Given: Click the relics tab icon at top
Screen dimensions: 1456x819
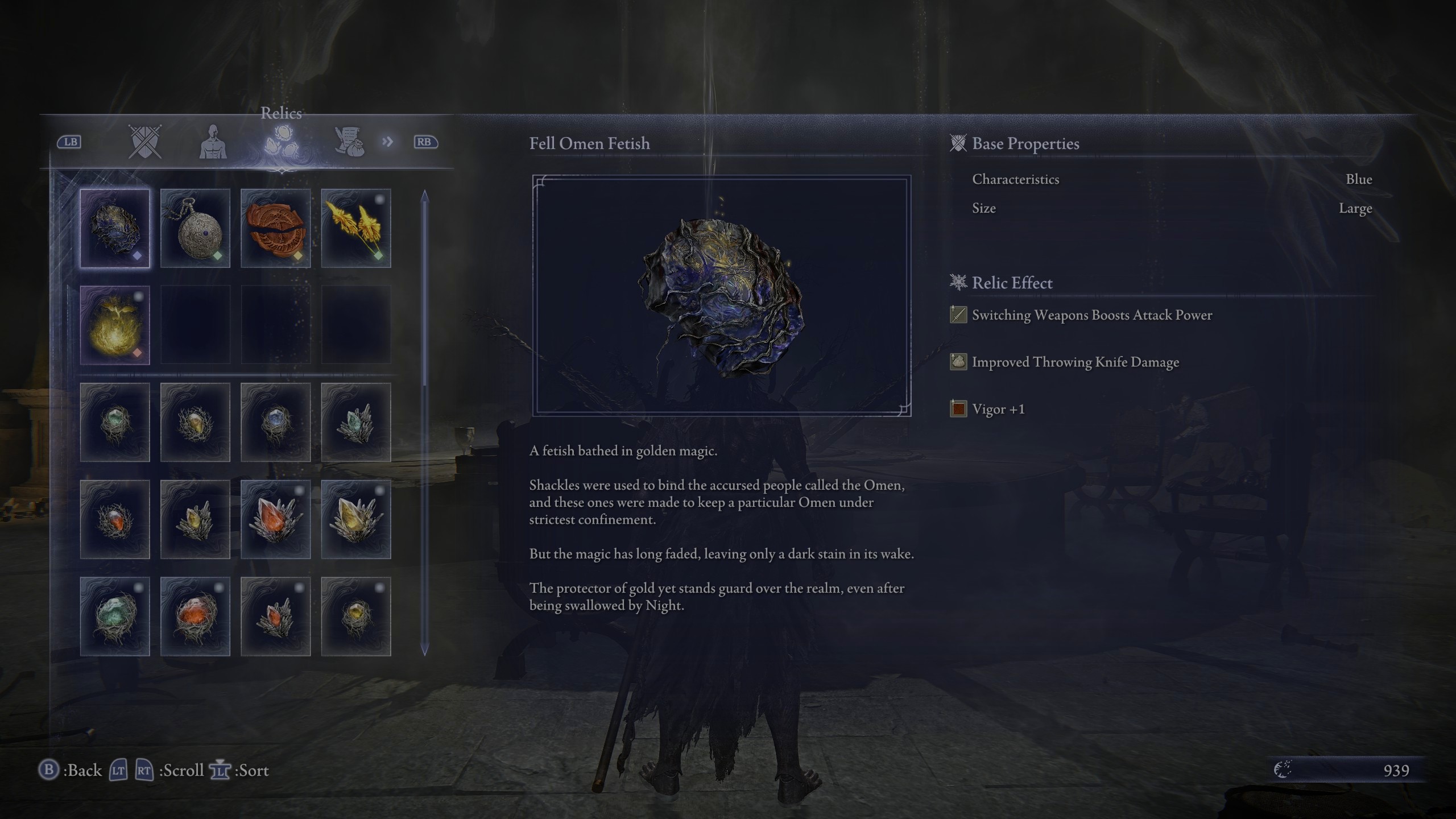Looking at the screenshot, I should (x=283, y=143).
